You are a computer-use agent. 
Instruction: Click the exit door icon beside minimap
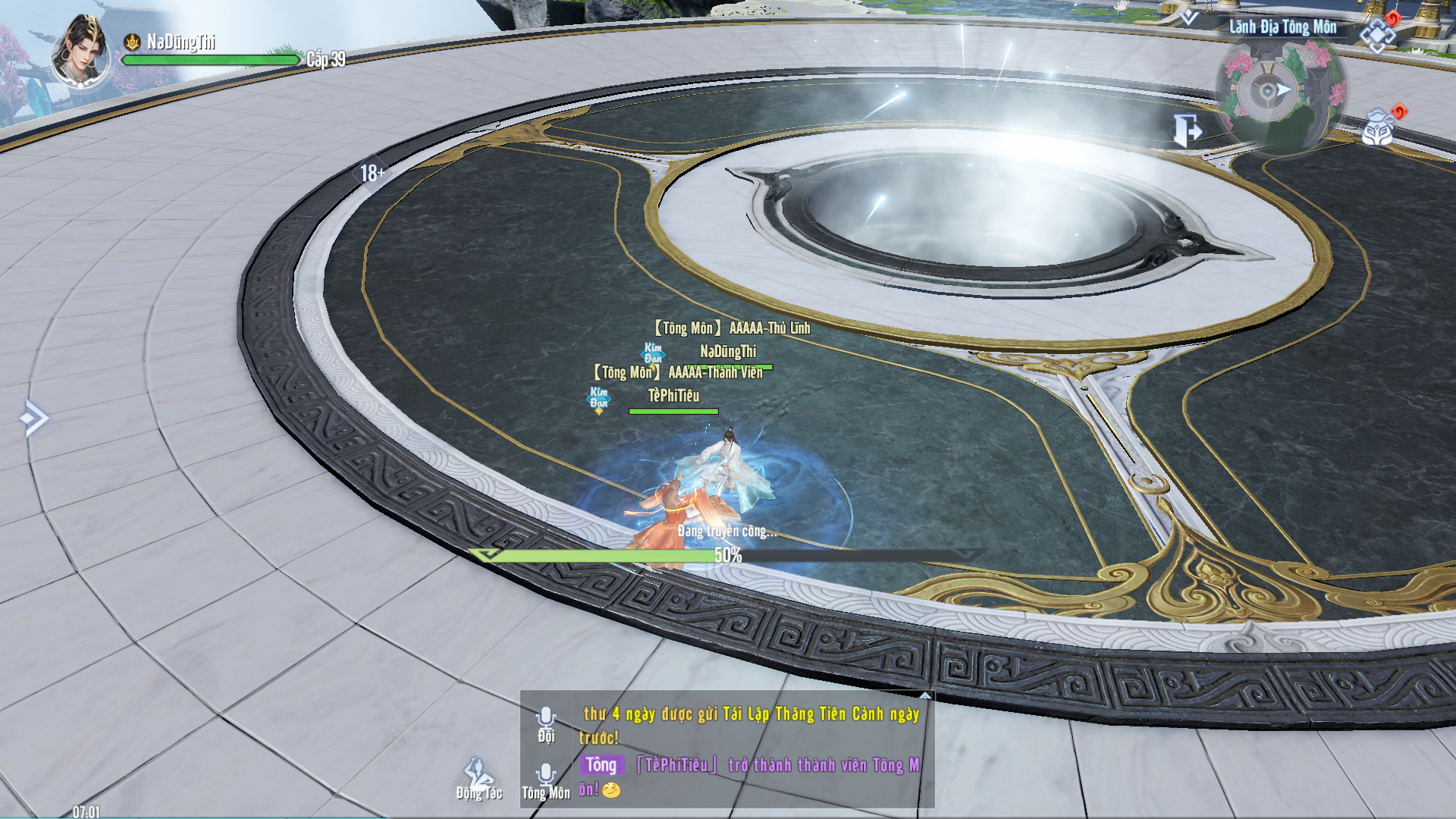coord(1186,130)
